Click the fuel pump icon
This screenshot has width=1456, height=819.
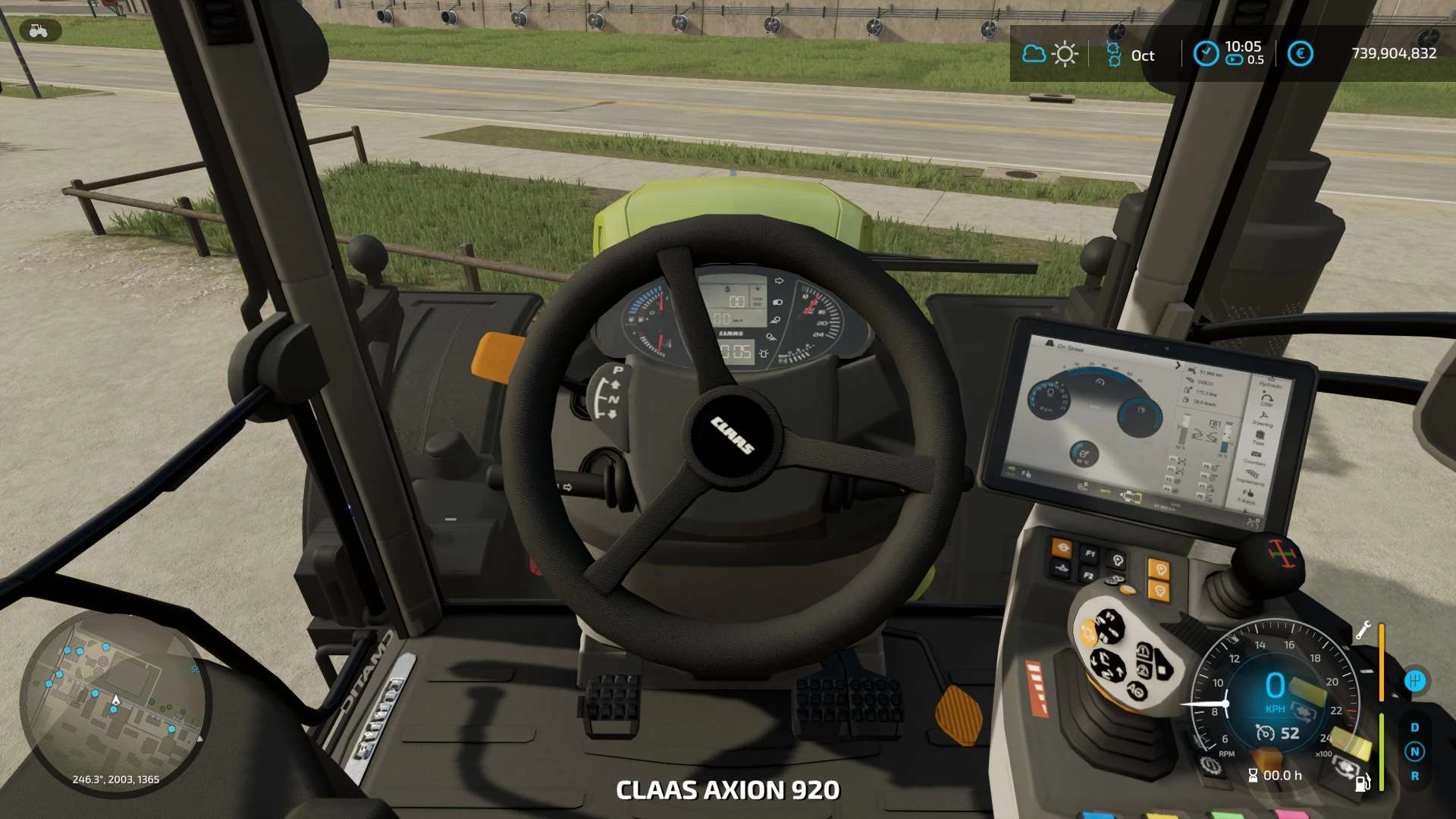(1363, 782)
